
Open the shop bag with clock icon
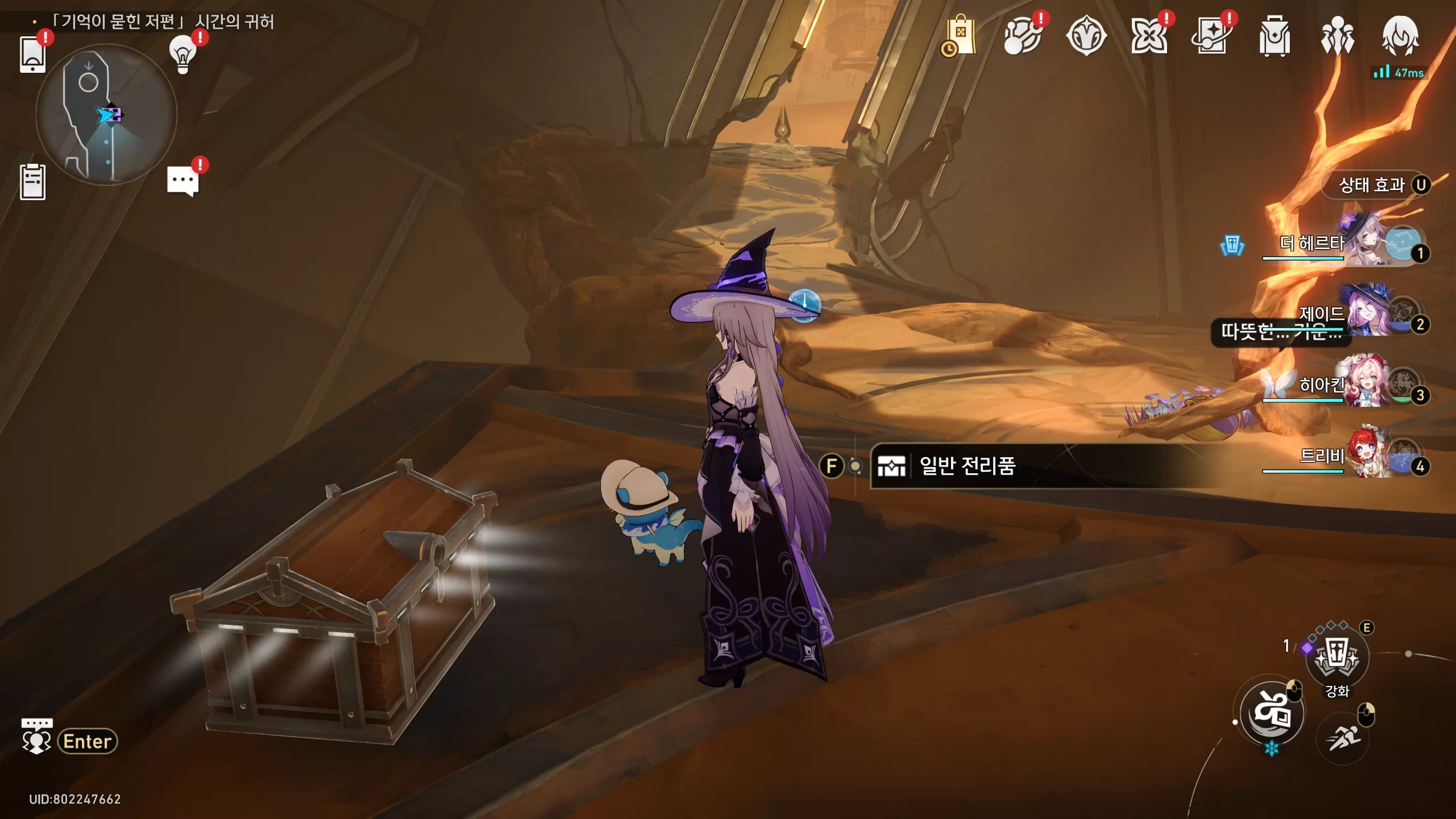[x=960, y=36]
